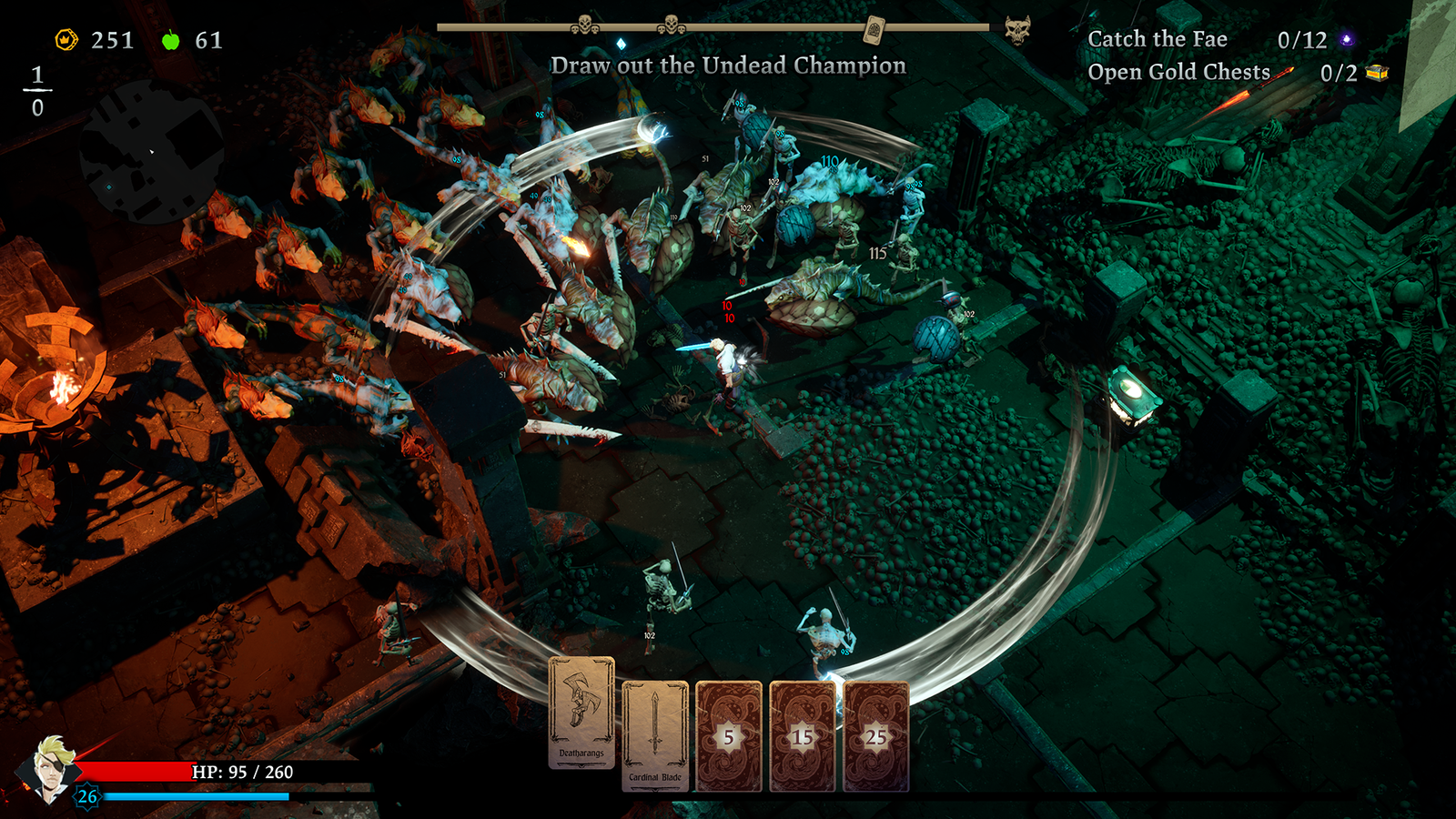This screenshot has width=1456, height=819.
Task: Pick the locked card marked 5
Action: 729,736
